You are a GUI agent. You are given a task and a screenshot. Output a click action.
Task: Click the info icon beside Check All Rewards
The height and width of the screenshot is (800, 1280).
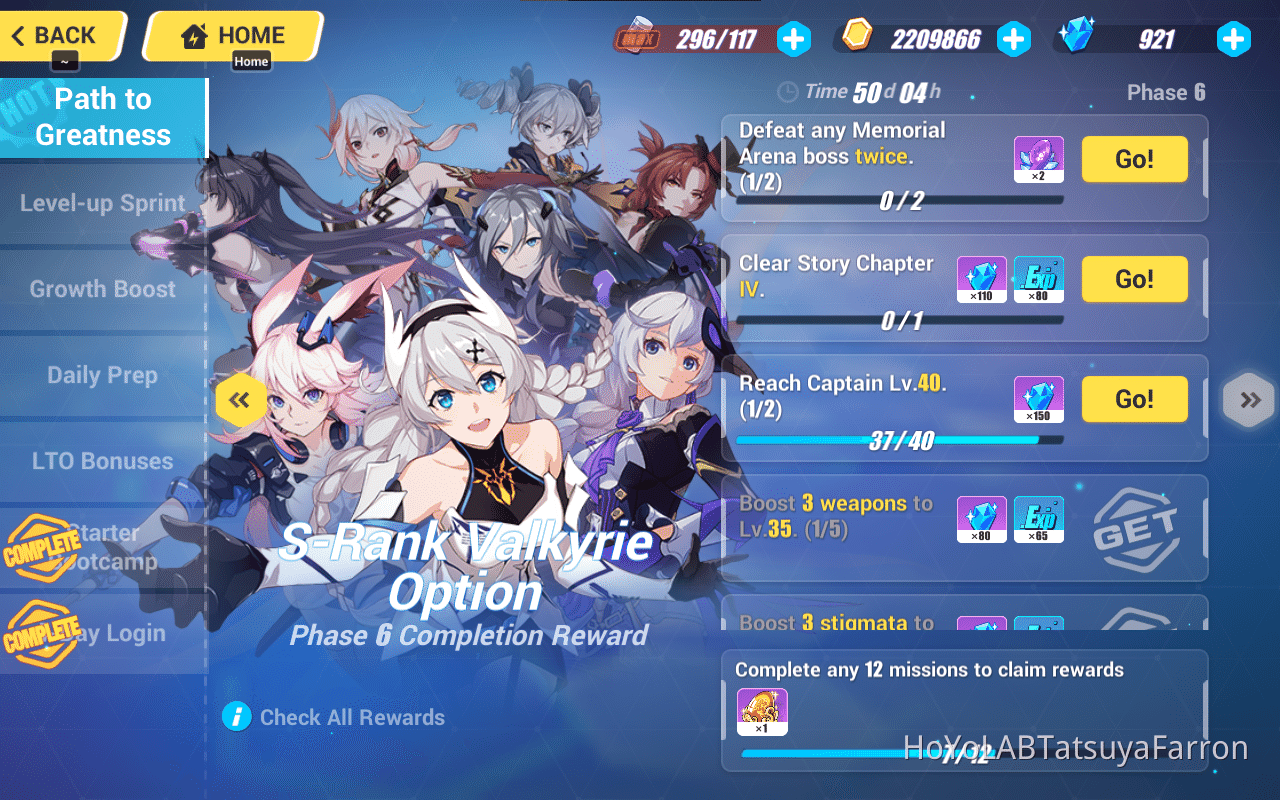234,716
